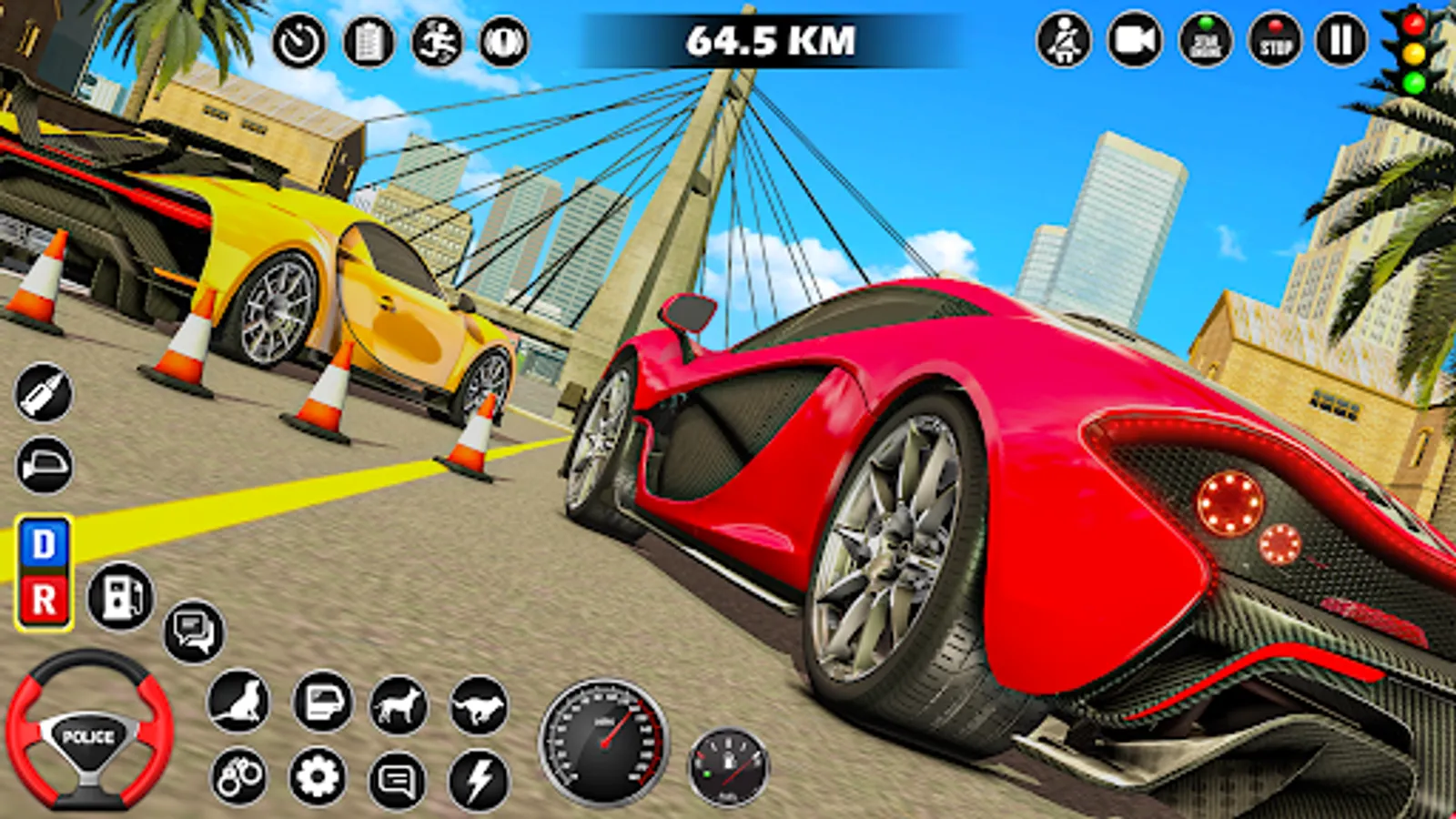Tap the running man to exit vehicle

437,41
